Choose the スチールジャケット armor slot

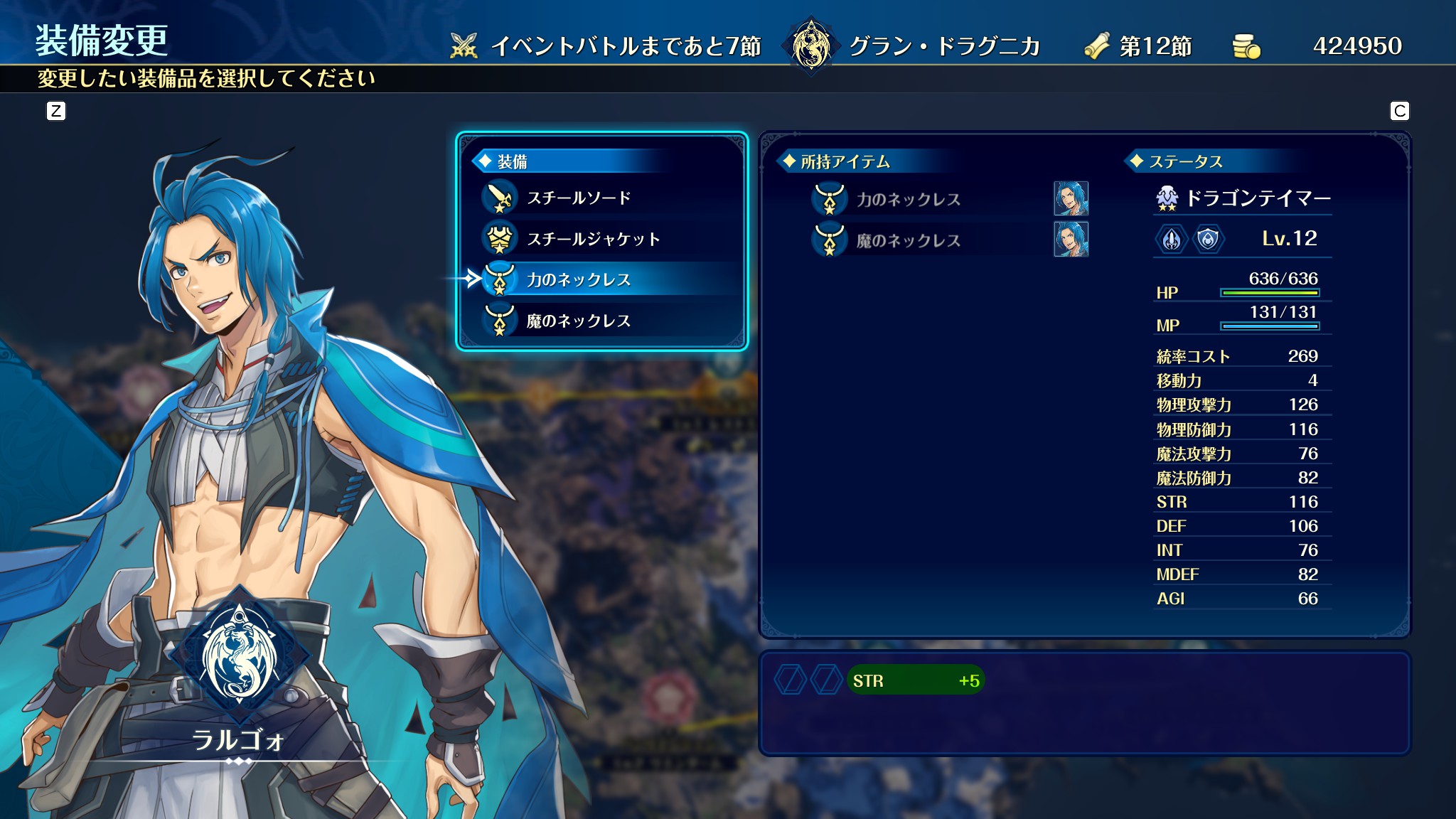[x=593, y=239]
